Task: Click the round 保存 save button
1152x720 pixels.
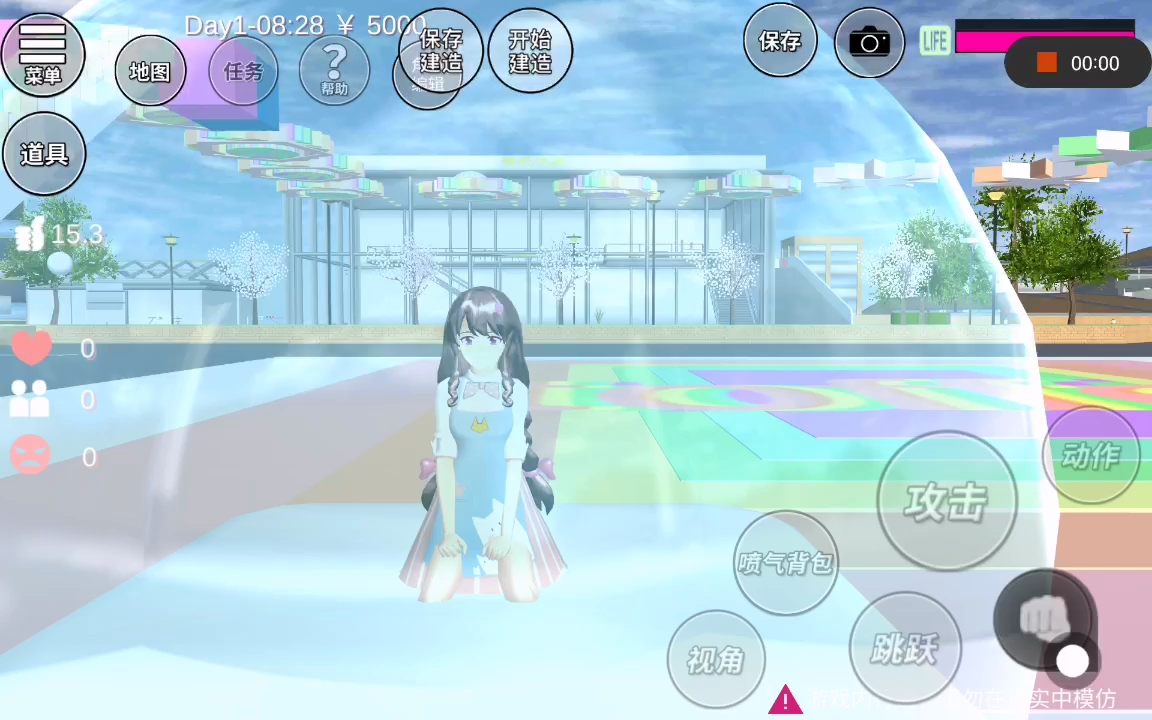Action: (x=780, y=41)
